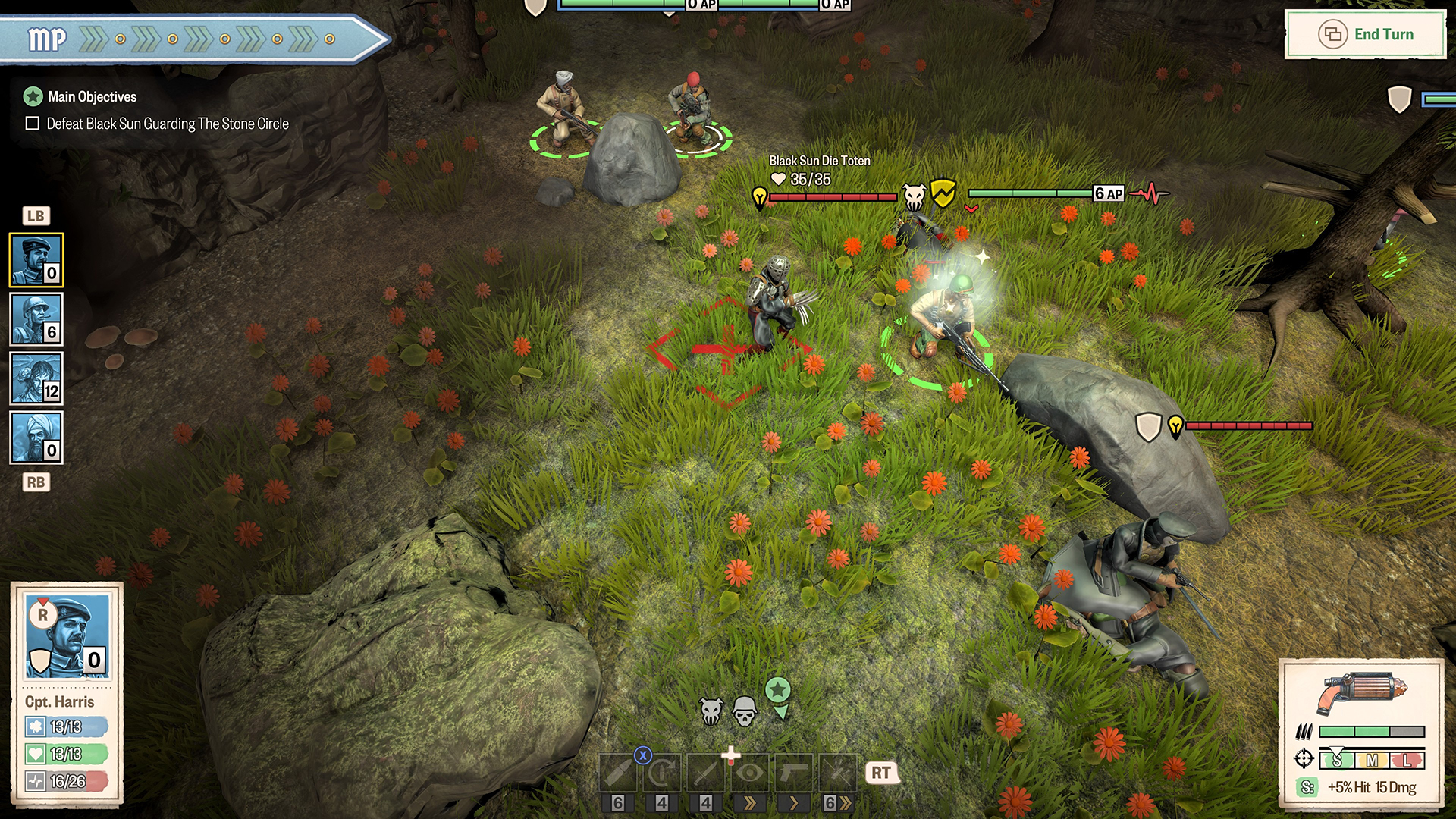The width and height of the screenshot is (1456, 819).
Task: Click the End Turn button
Action: 1366,34
